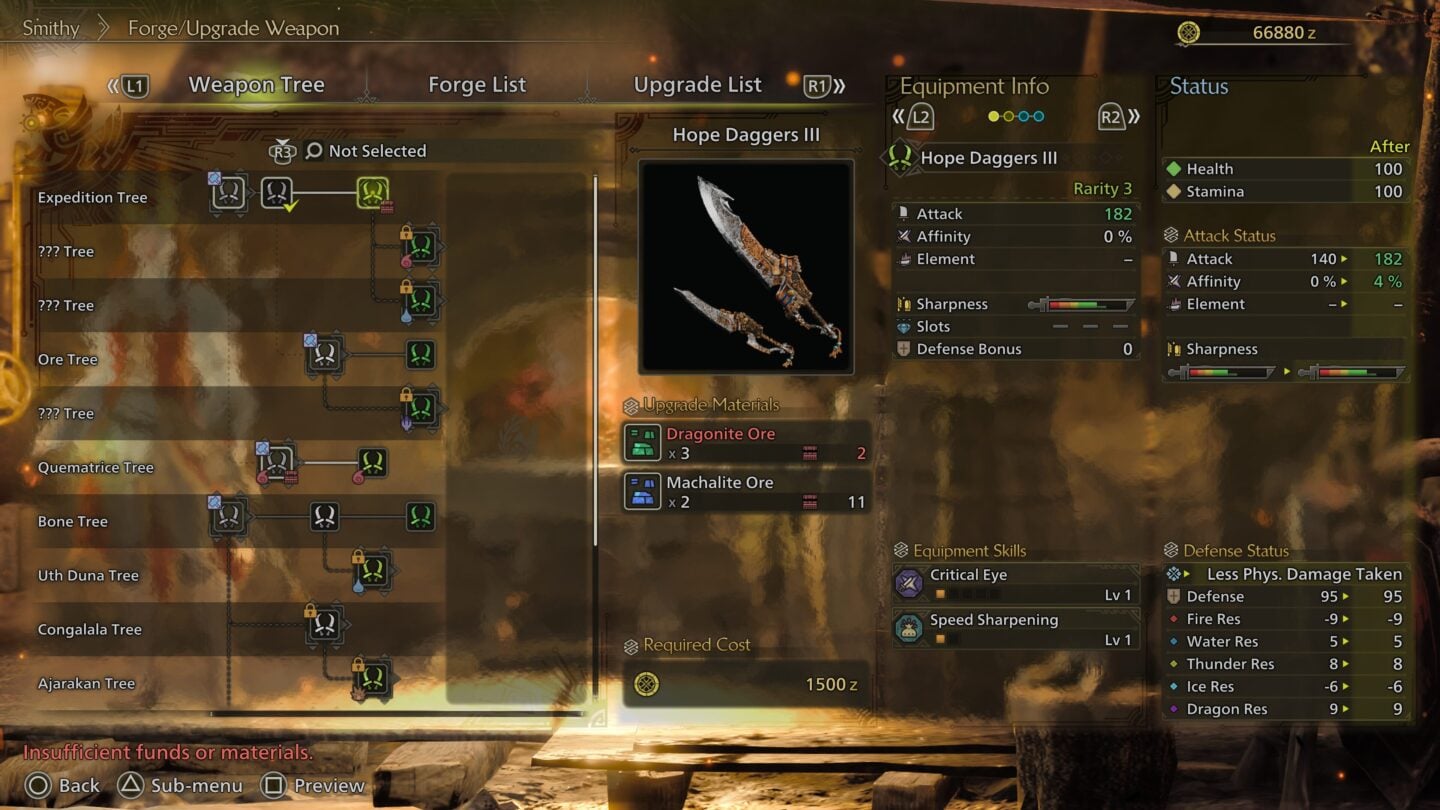Click the Dragonite Ore material icon
This screenshot has height=810, width=1440.
[645, 440]
